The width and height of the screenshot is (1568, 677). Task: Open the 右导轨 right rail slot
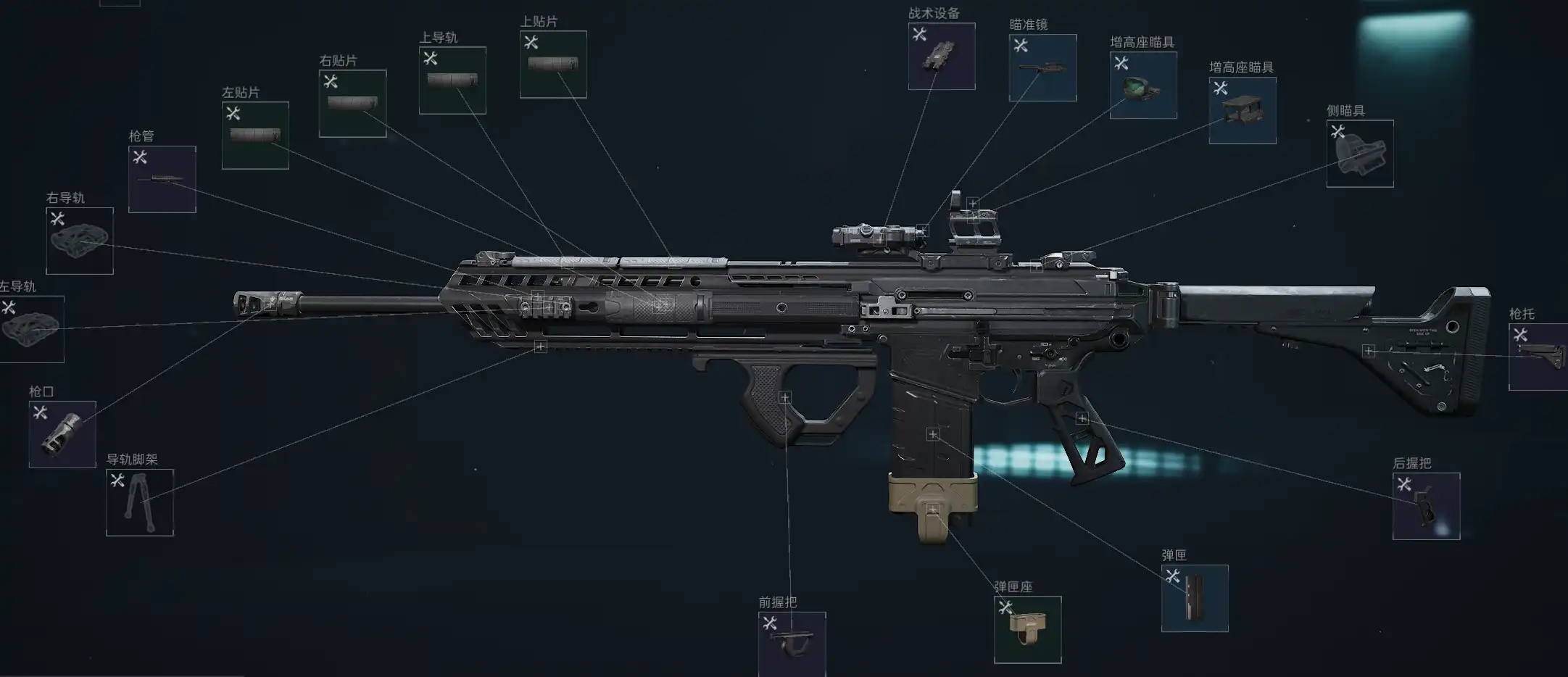point(80,241)
